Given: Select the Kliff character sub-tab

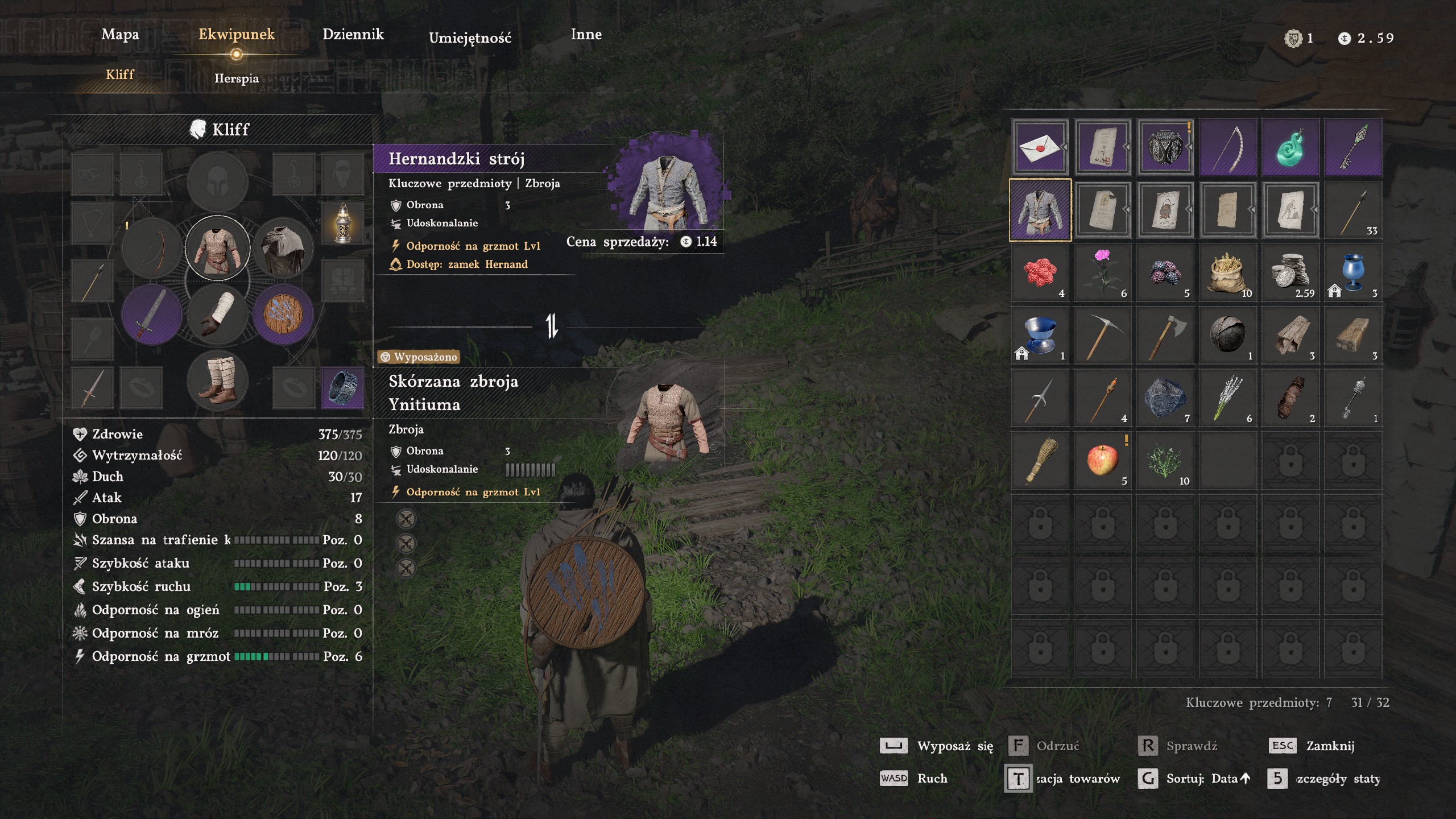Looking at the screenshot, I should [x=120, y=75].
